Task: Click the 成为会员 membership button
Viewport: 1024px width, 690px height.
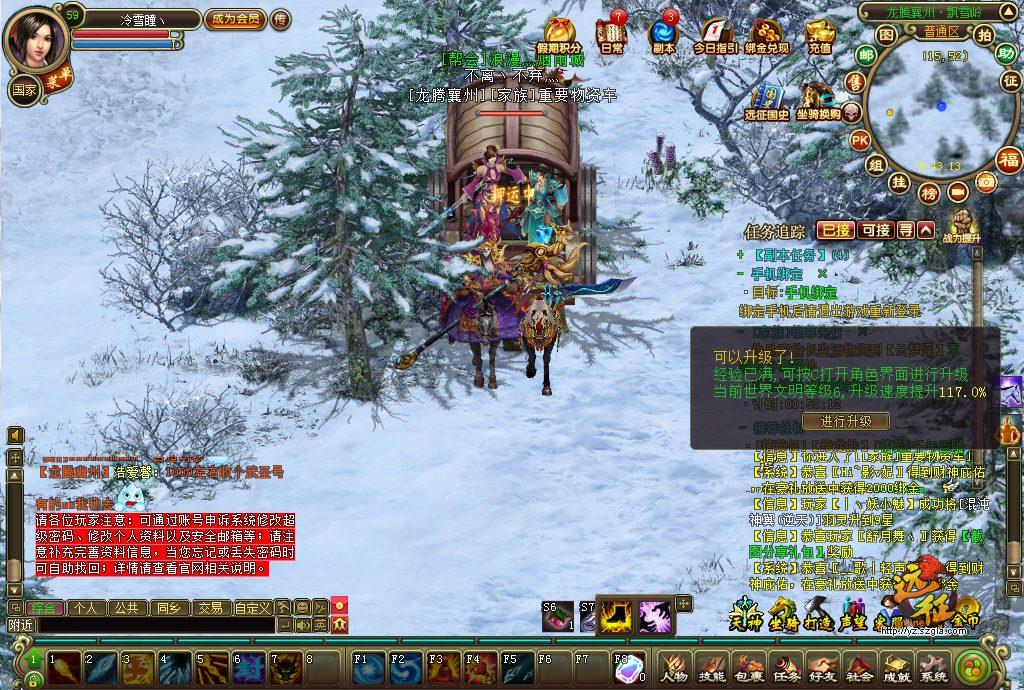Action: point(235,19)
